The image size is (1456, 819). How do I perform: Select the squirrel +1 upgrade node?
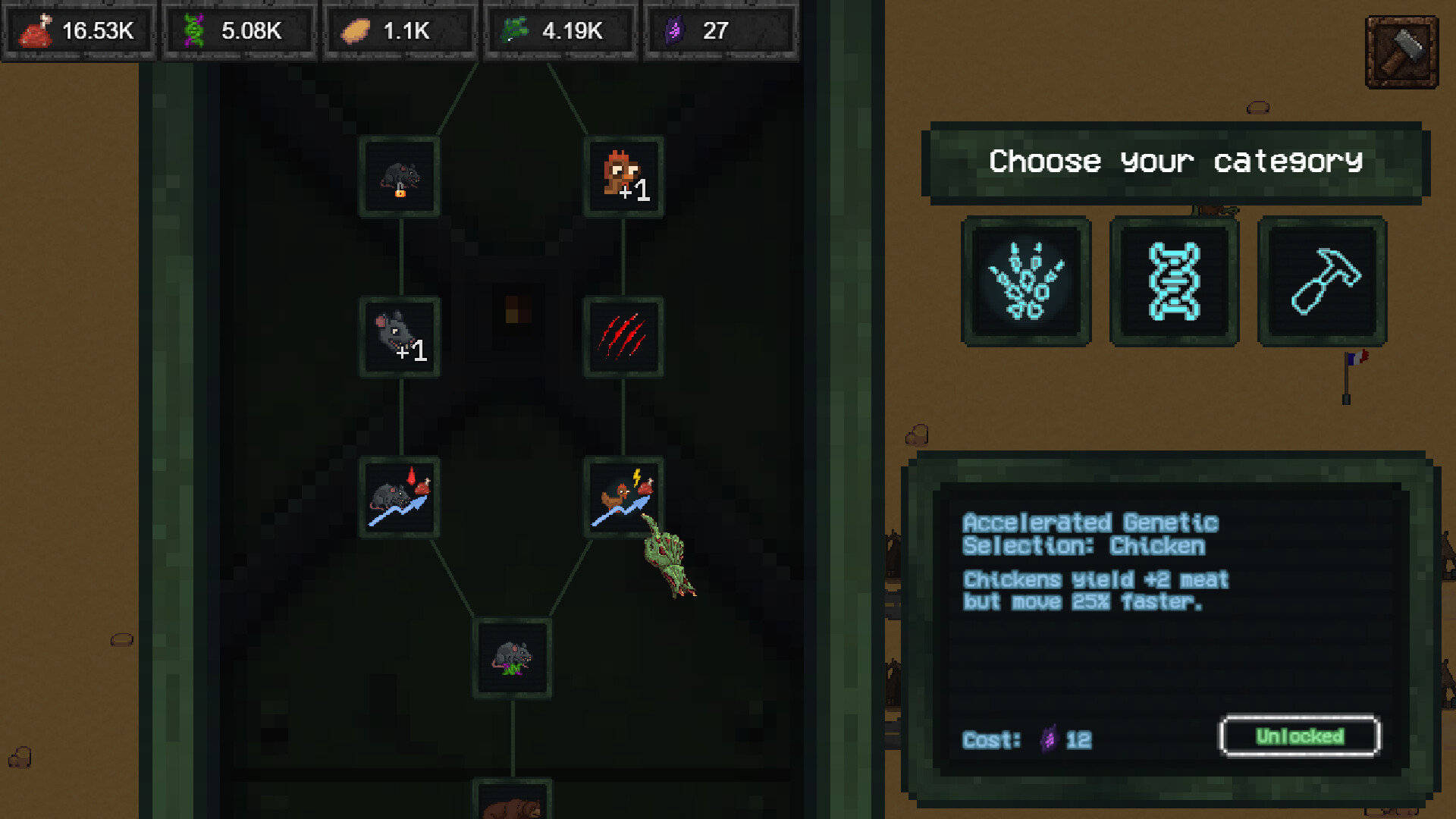[624, 175]
